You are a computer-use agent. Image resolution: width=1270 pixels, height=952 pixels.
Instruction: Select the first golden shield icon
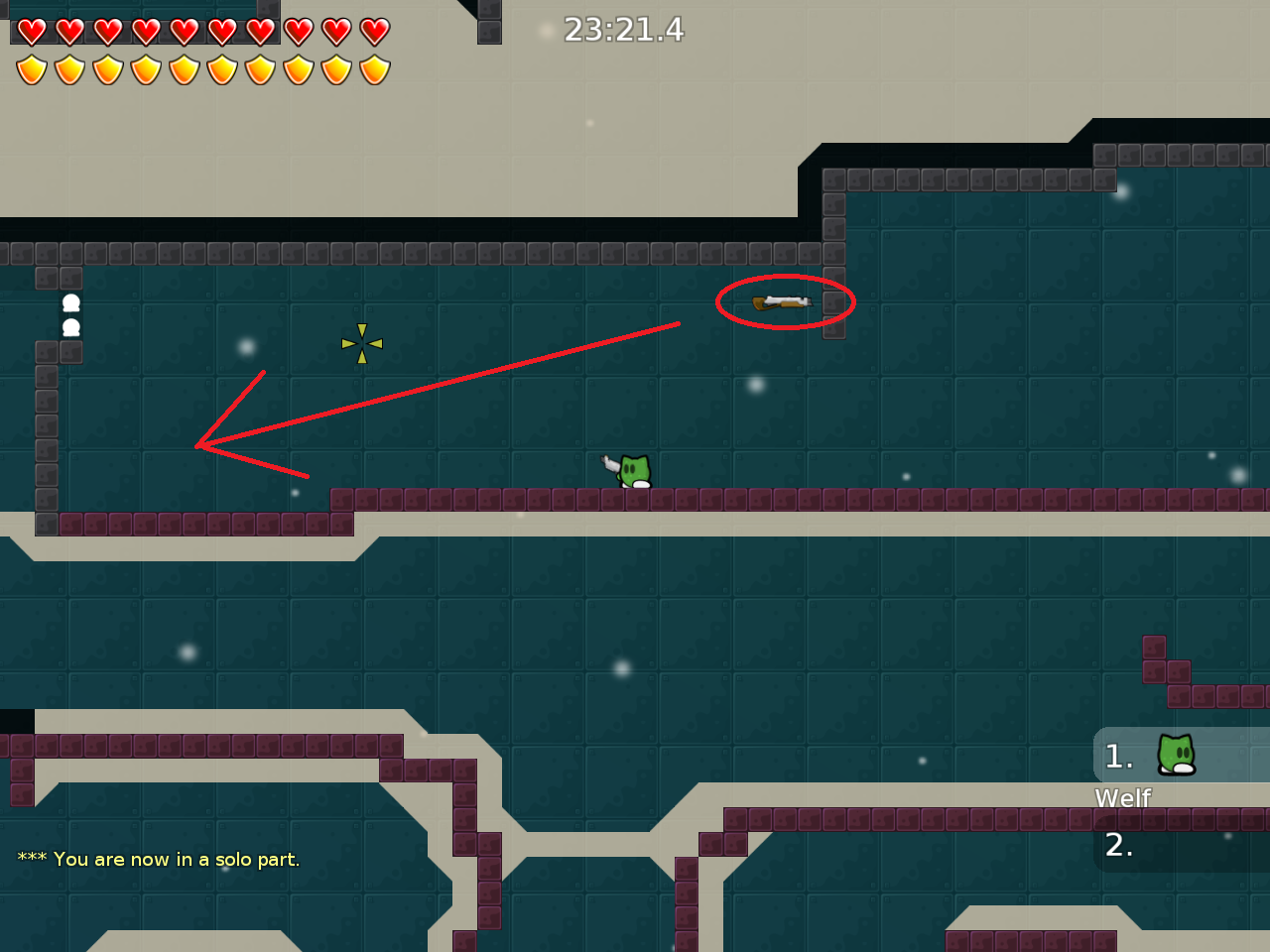31,69
